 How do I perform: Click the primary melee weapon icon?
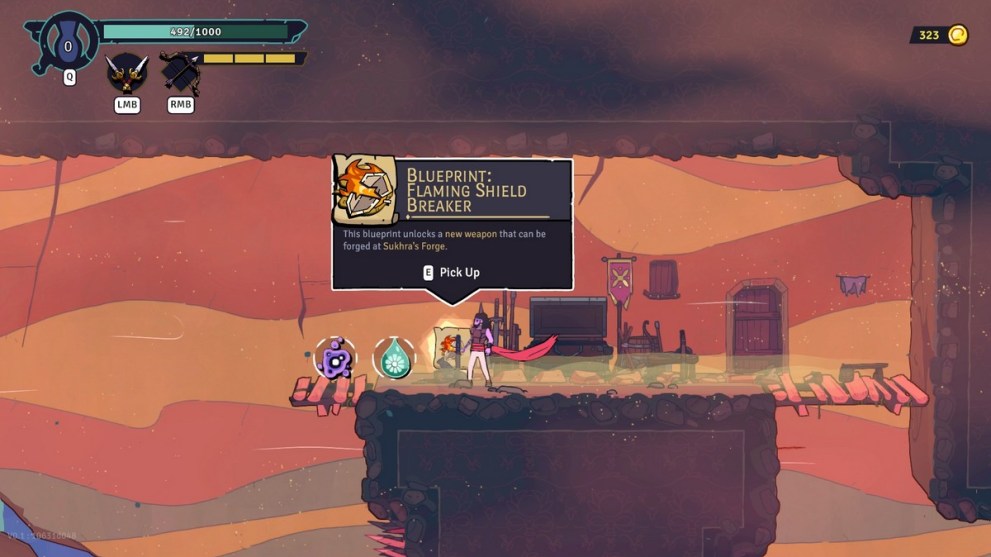pos(127,73)
